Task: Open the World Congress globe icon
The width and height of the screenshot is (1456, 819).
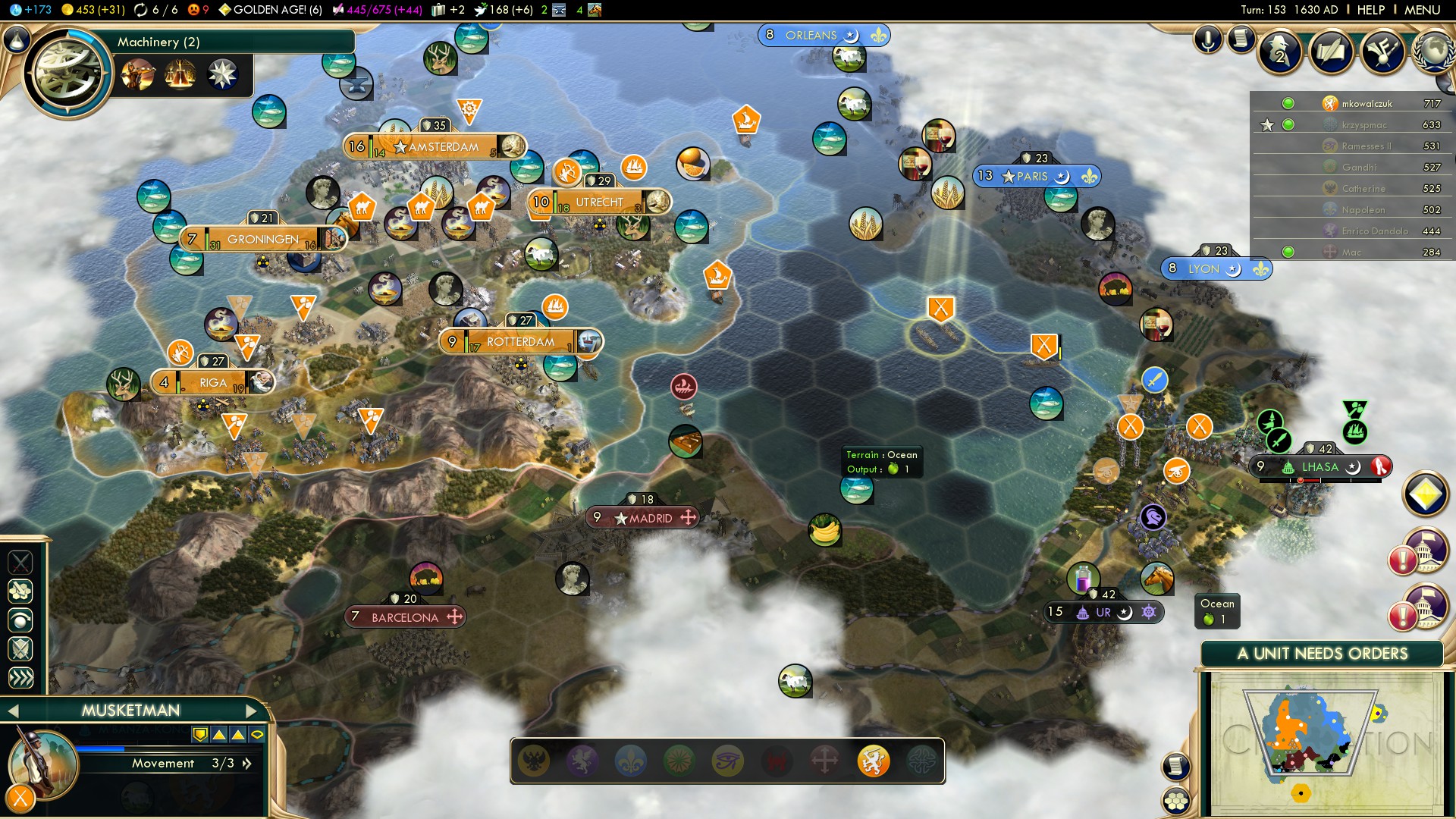Action: [x=1432, y=51]
